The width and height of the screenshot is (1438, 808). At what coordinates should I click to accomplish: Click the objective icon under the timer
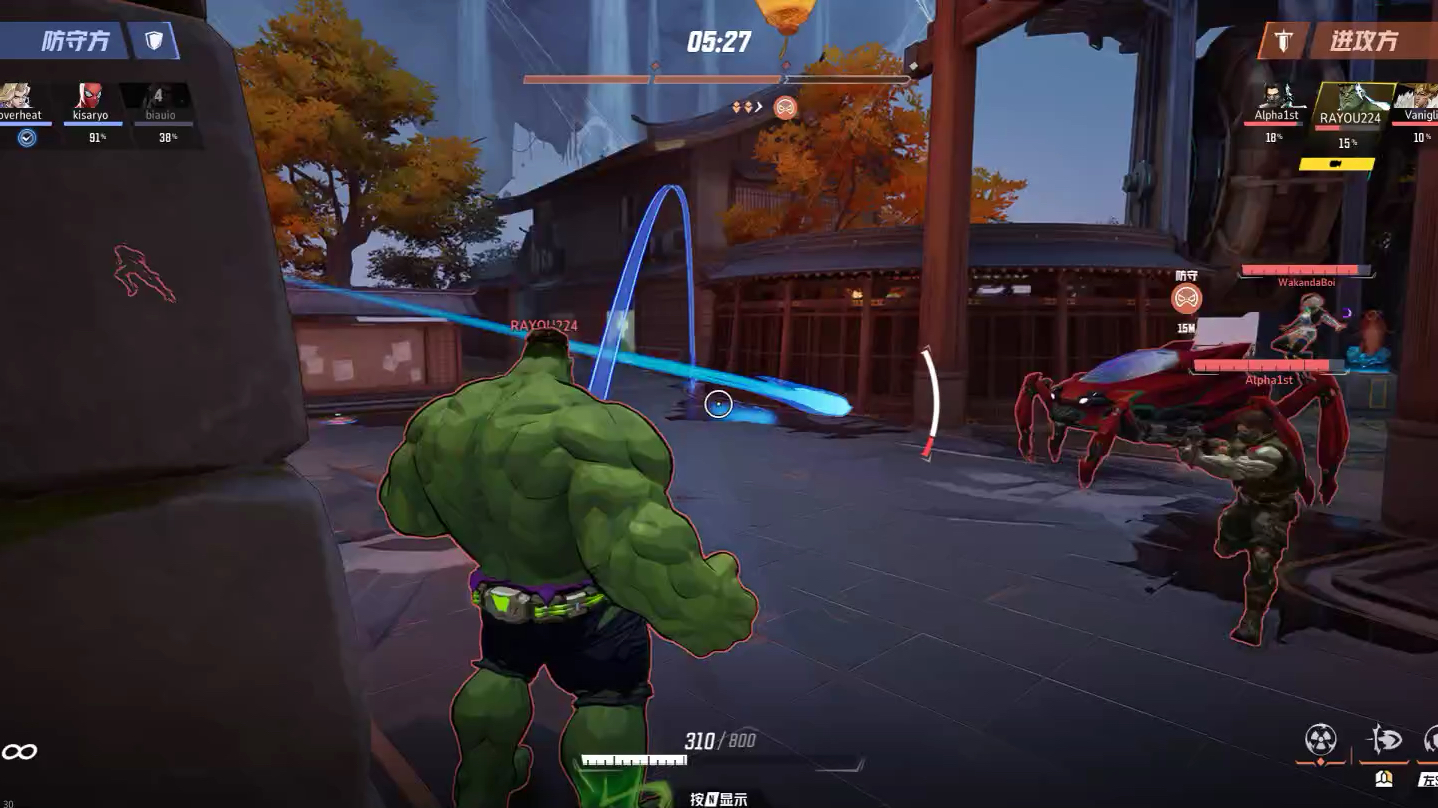pos(786,107)
